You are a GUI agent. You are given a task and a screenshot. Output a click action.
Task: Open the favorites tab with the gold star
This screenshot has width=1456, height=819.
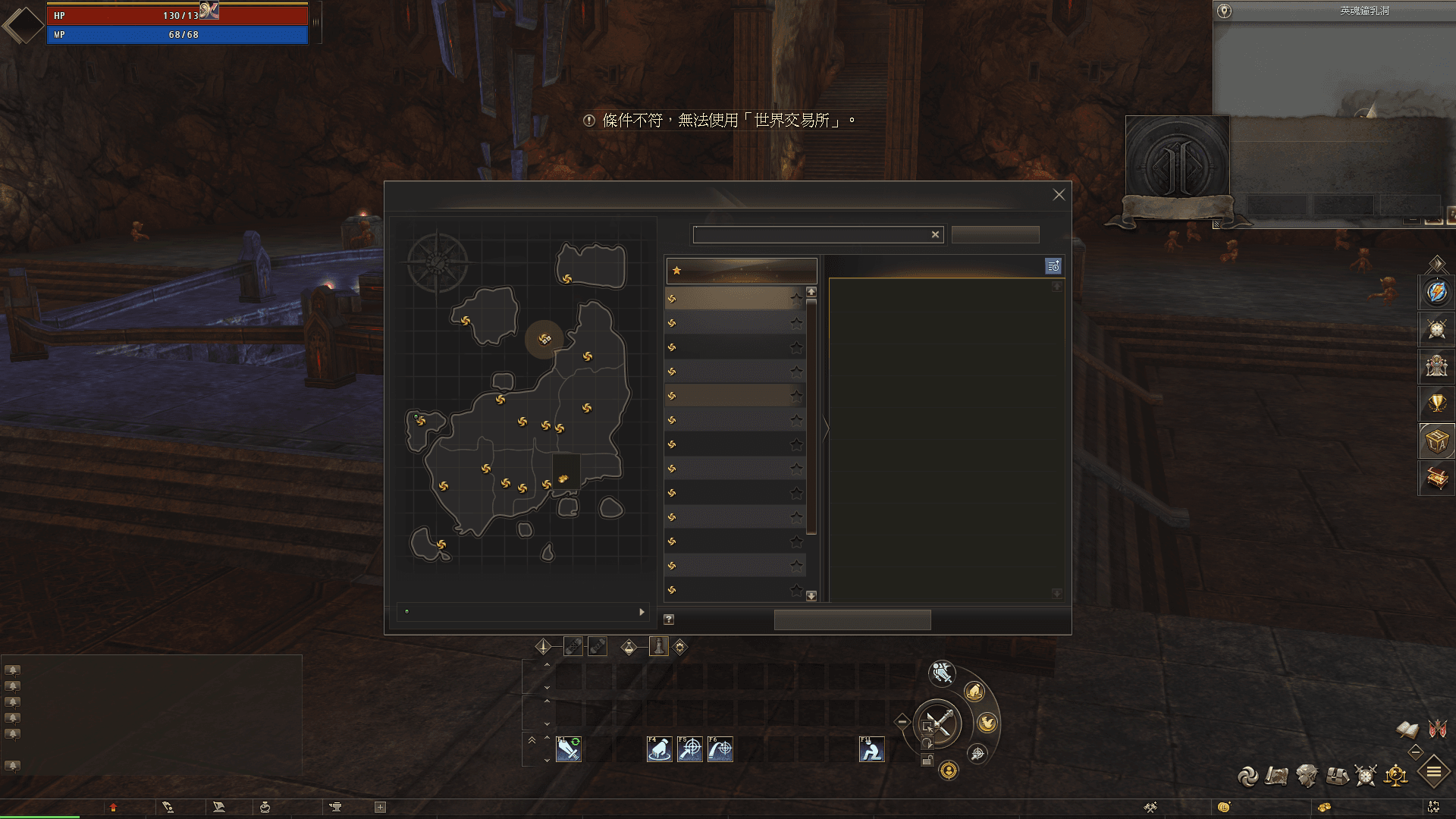741,271
